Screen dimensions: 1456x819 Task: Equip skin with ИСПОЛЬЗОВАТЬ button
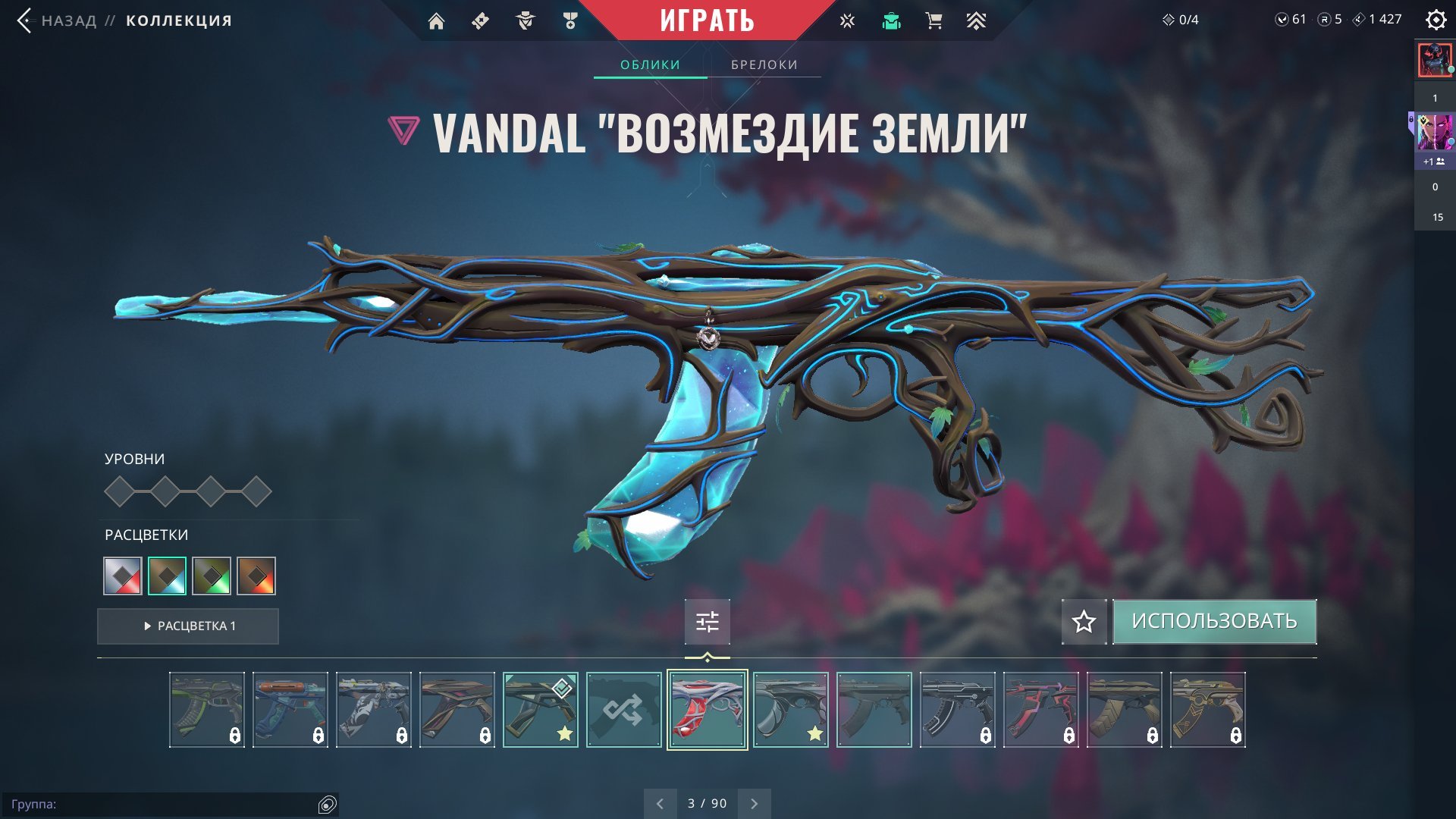pos(1214,621)
